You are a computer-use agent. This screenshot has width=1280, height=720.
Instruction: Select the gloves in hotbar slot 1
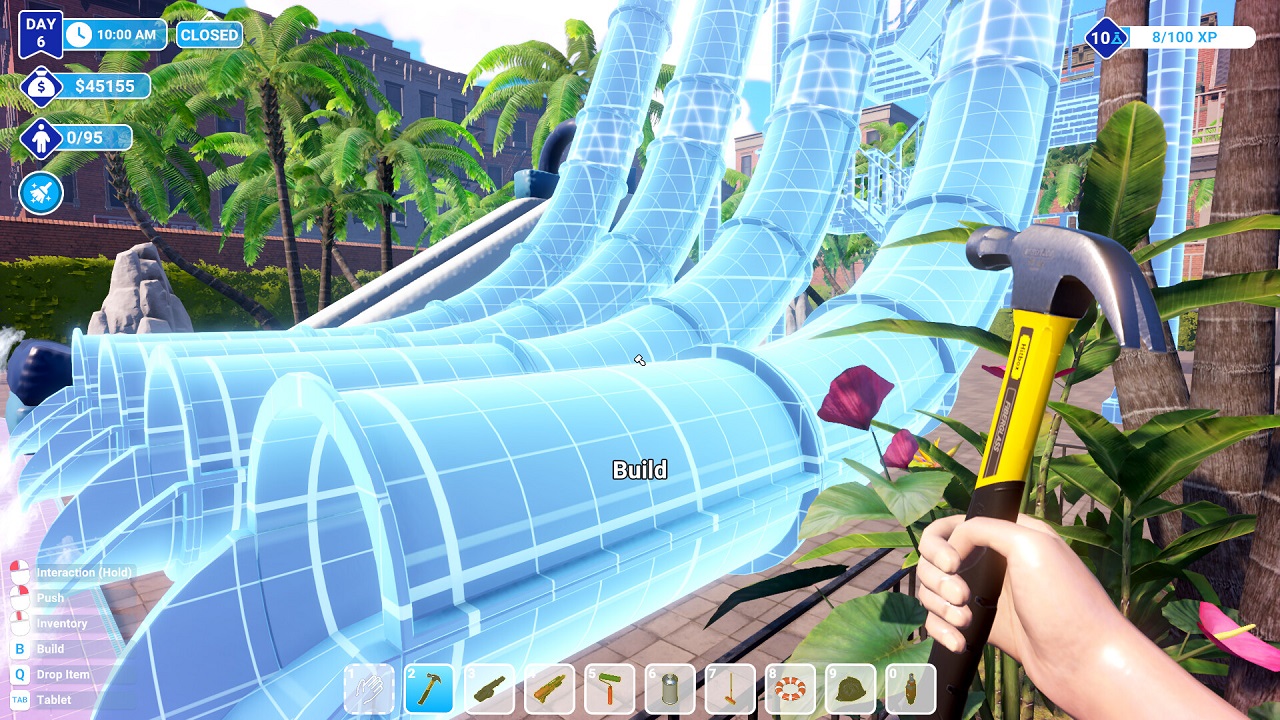[370, 688]
